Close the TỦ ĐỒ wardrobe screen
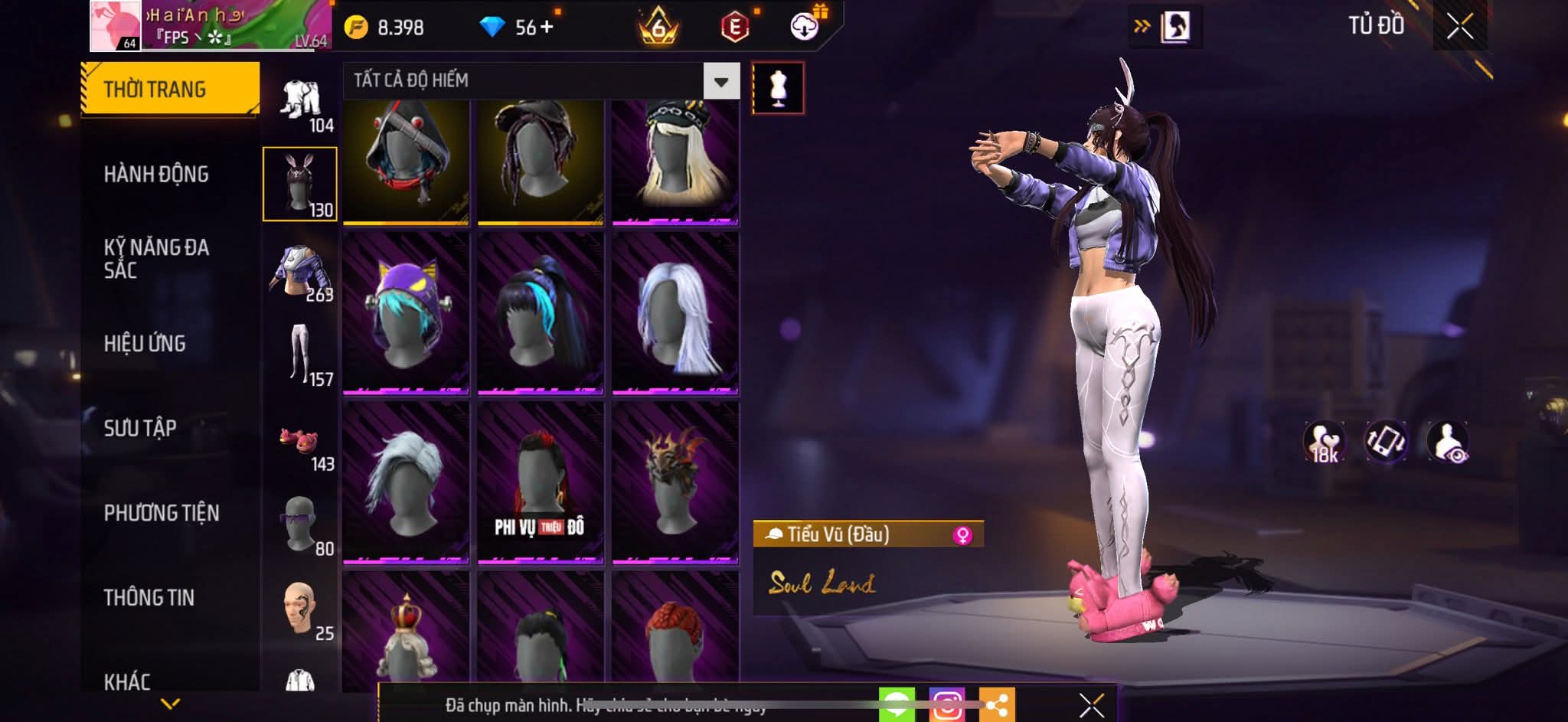Image resolution: width=1568 pixels, height=722 pixels. pyautogui.click(x=1459, y=27)
